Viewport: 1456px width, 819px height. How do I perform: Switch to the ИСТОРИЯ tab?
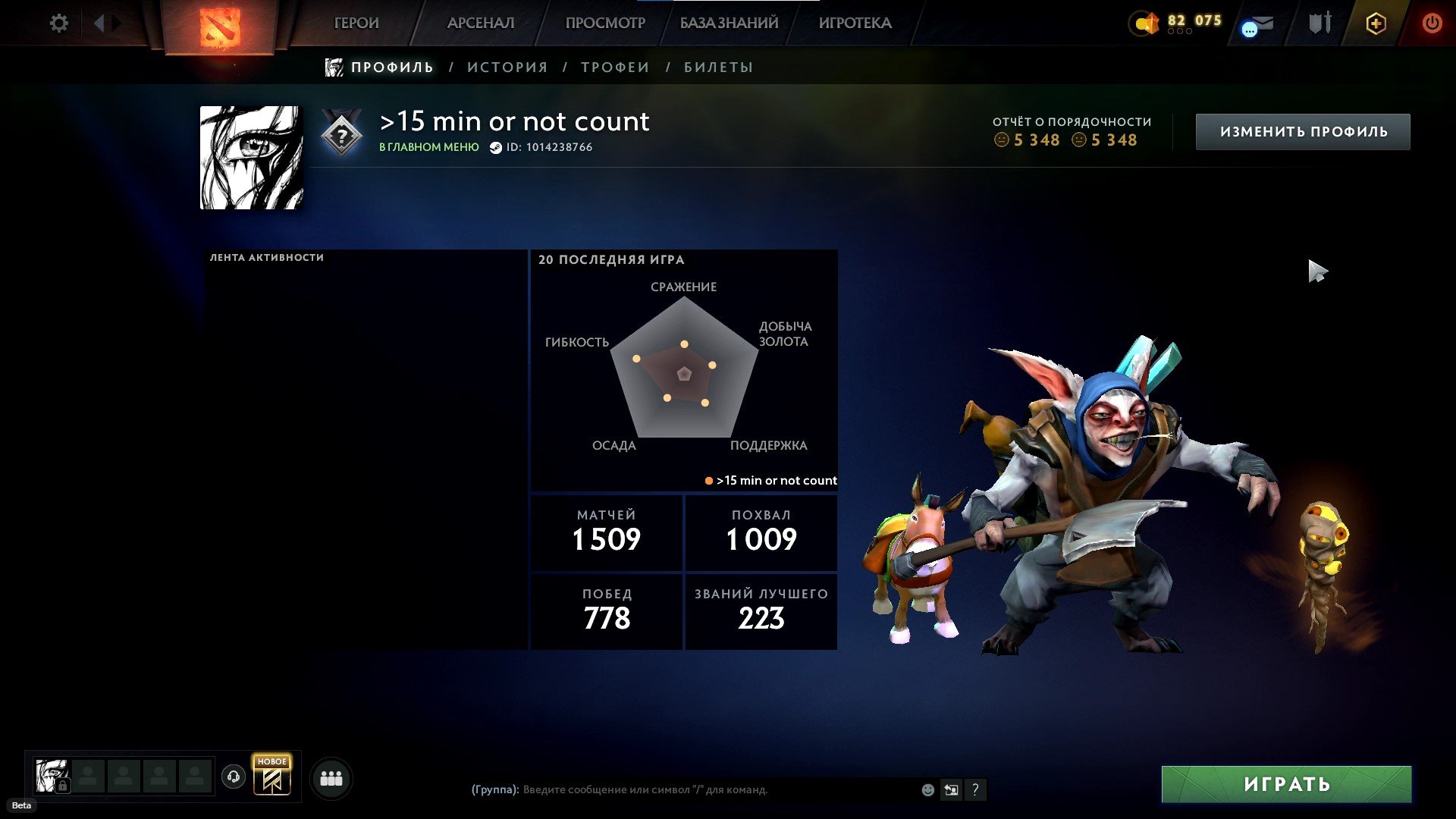(507, 67)
